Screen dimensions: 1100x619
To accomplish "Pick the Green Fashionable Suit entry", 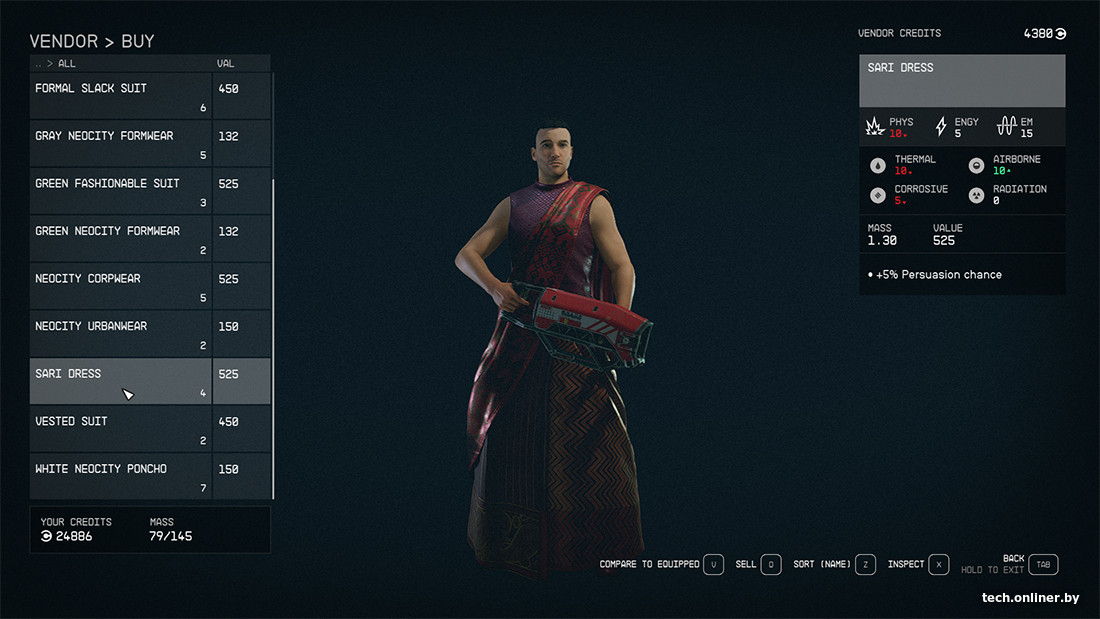I will click(x=120, y=191).
